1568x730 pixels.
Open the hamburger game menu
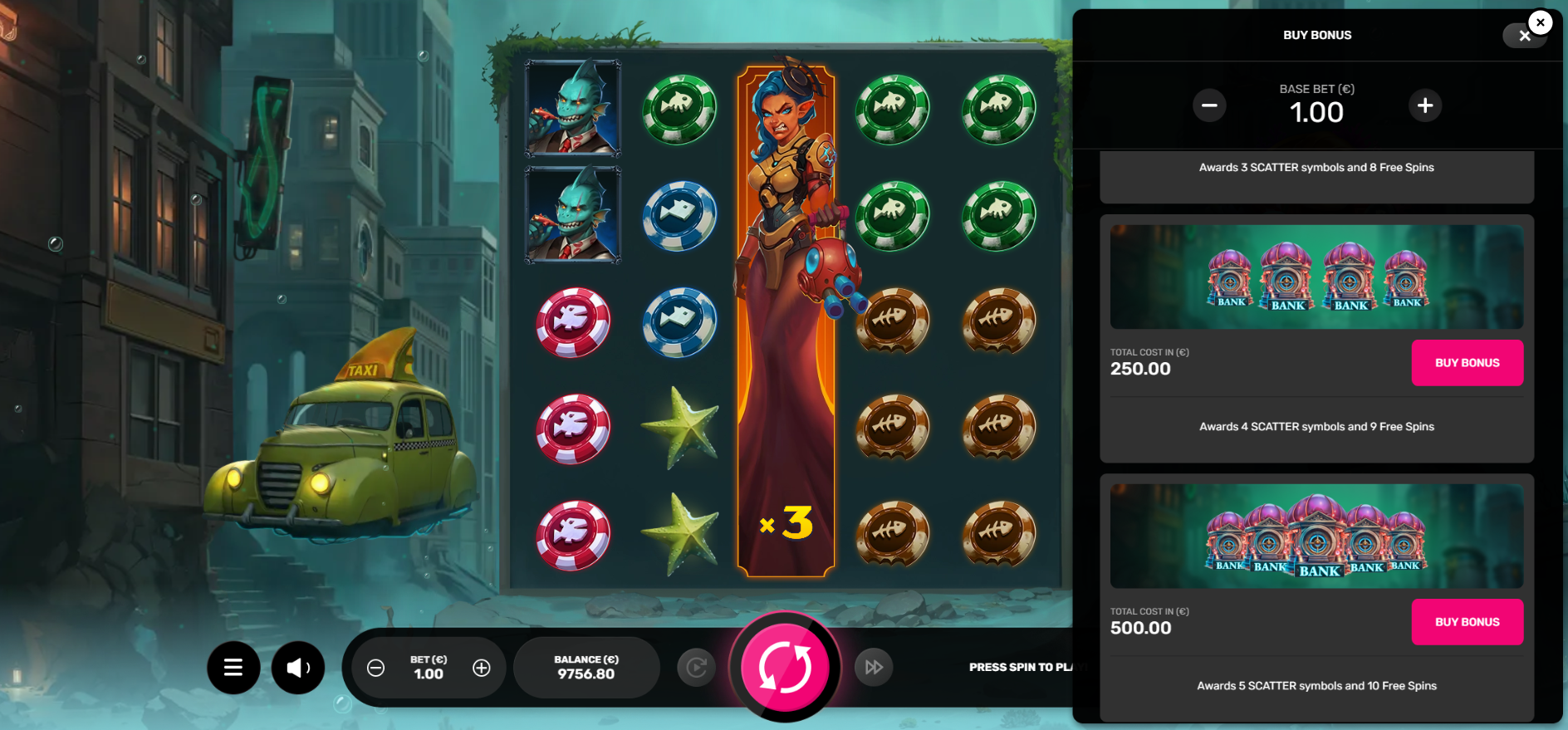(x=233, y=667)
